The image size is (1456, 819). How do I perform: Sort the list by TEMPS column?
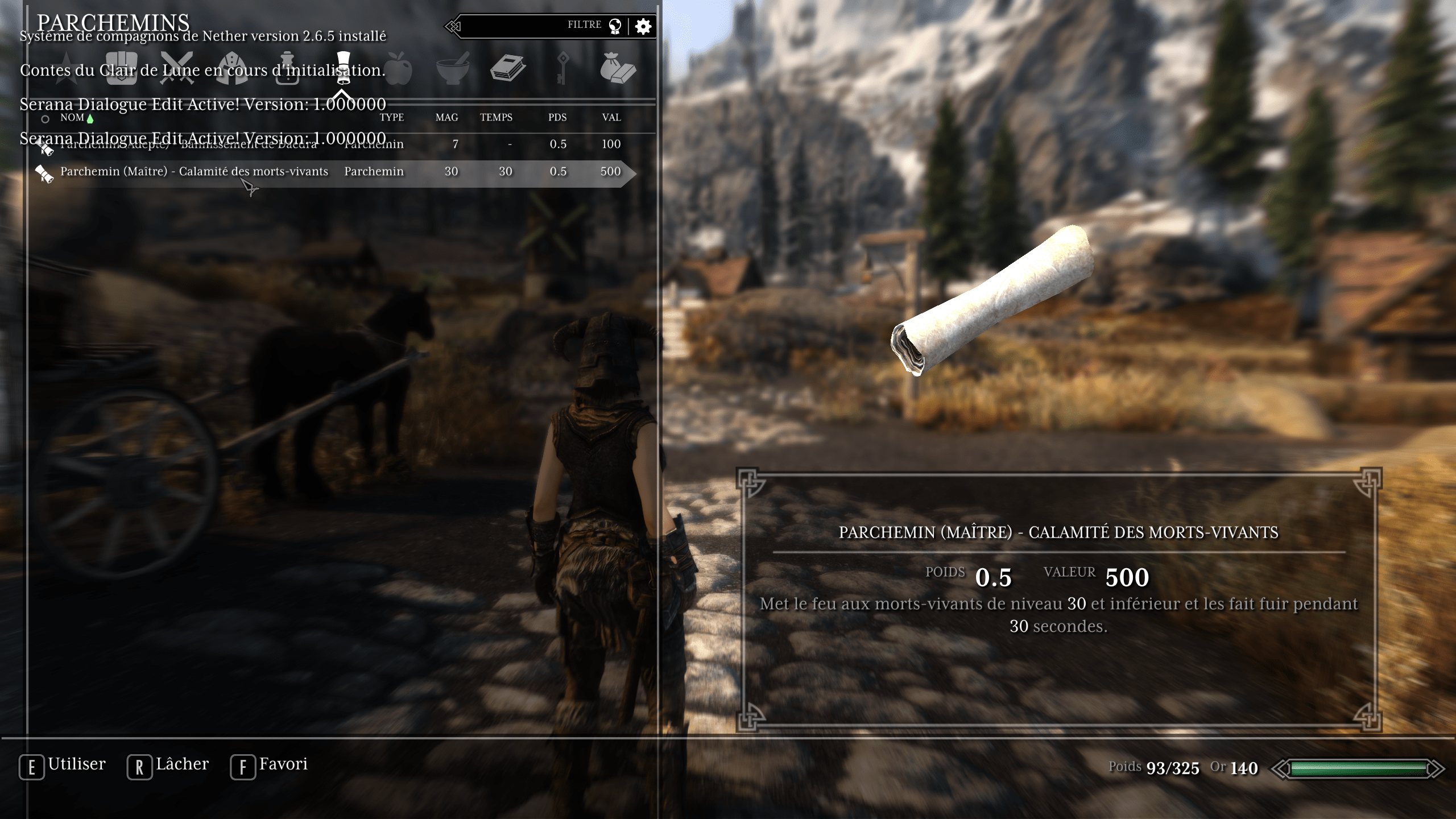[496, 118]
